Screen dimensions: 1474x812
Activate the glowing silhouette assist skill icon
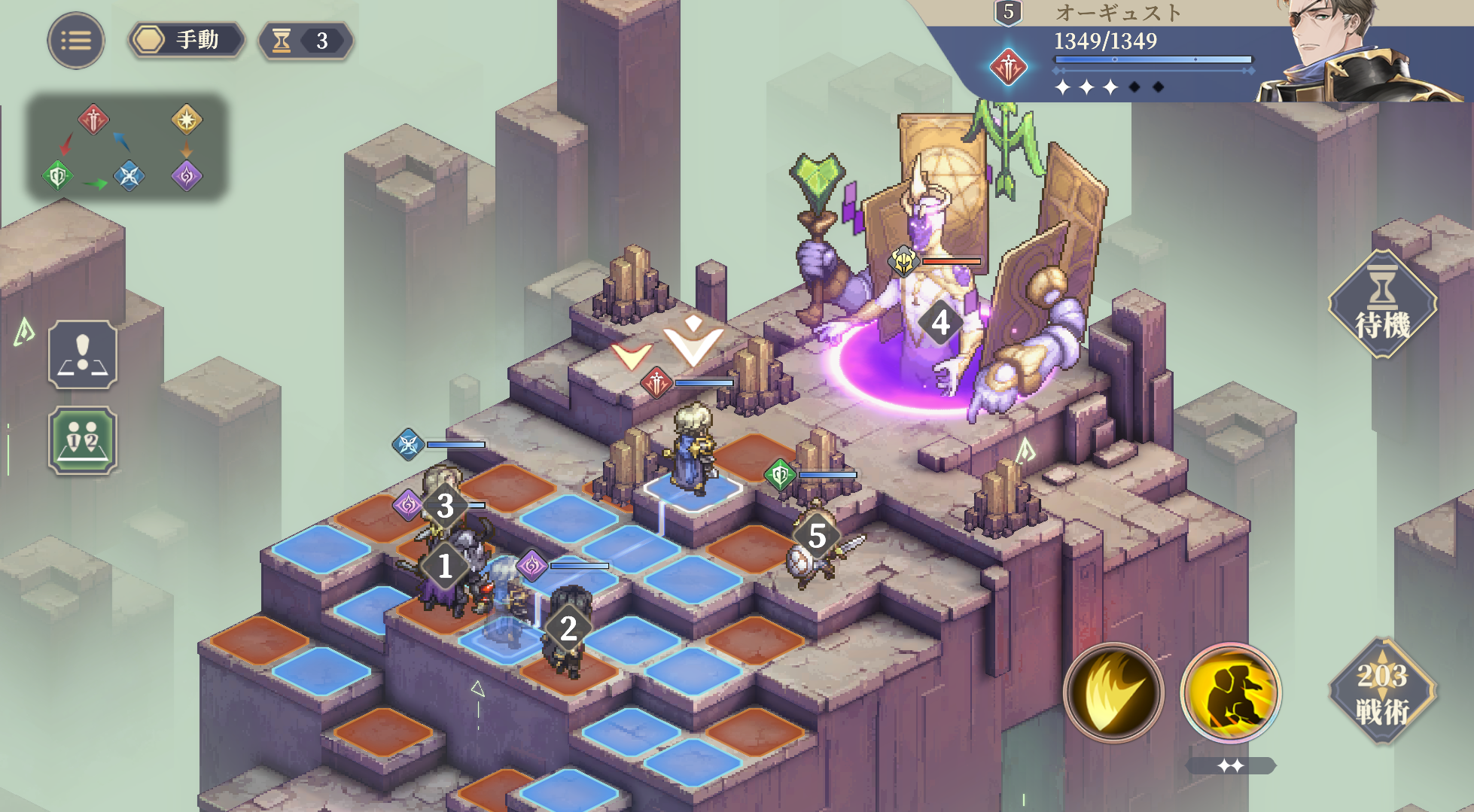tap(1231, 692)
